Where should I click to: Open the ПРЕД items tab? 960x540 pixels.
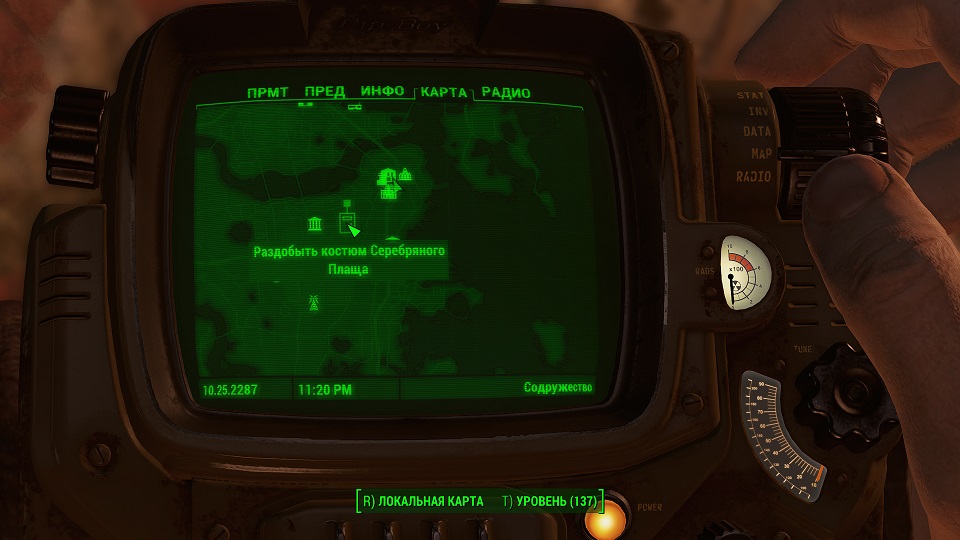coord(325,92)
